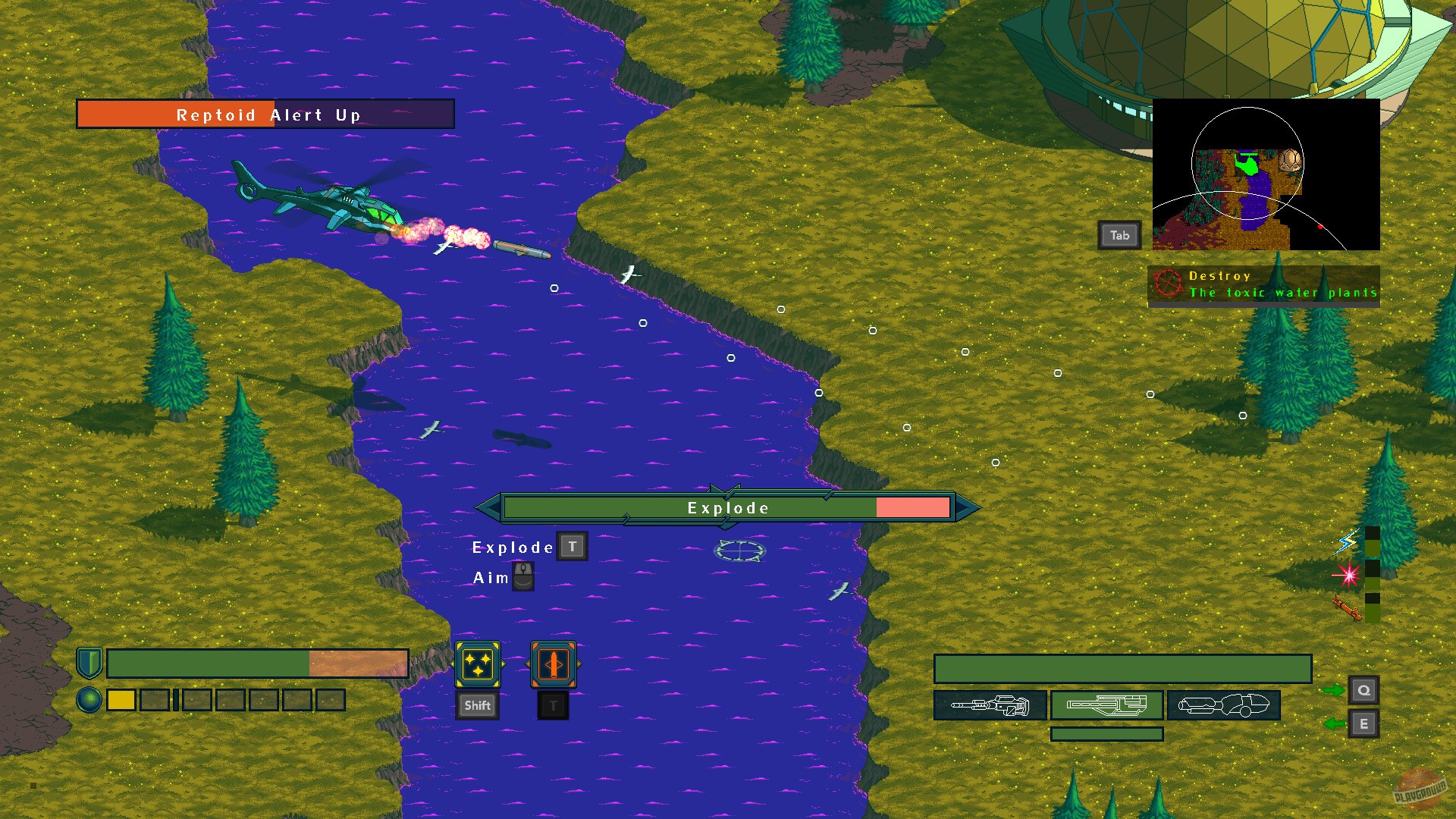Activate the sparkle boost ability above Shift key
The width and height of the screenshot is (1456, 819).
point(477,666)
